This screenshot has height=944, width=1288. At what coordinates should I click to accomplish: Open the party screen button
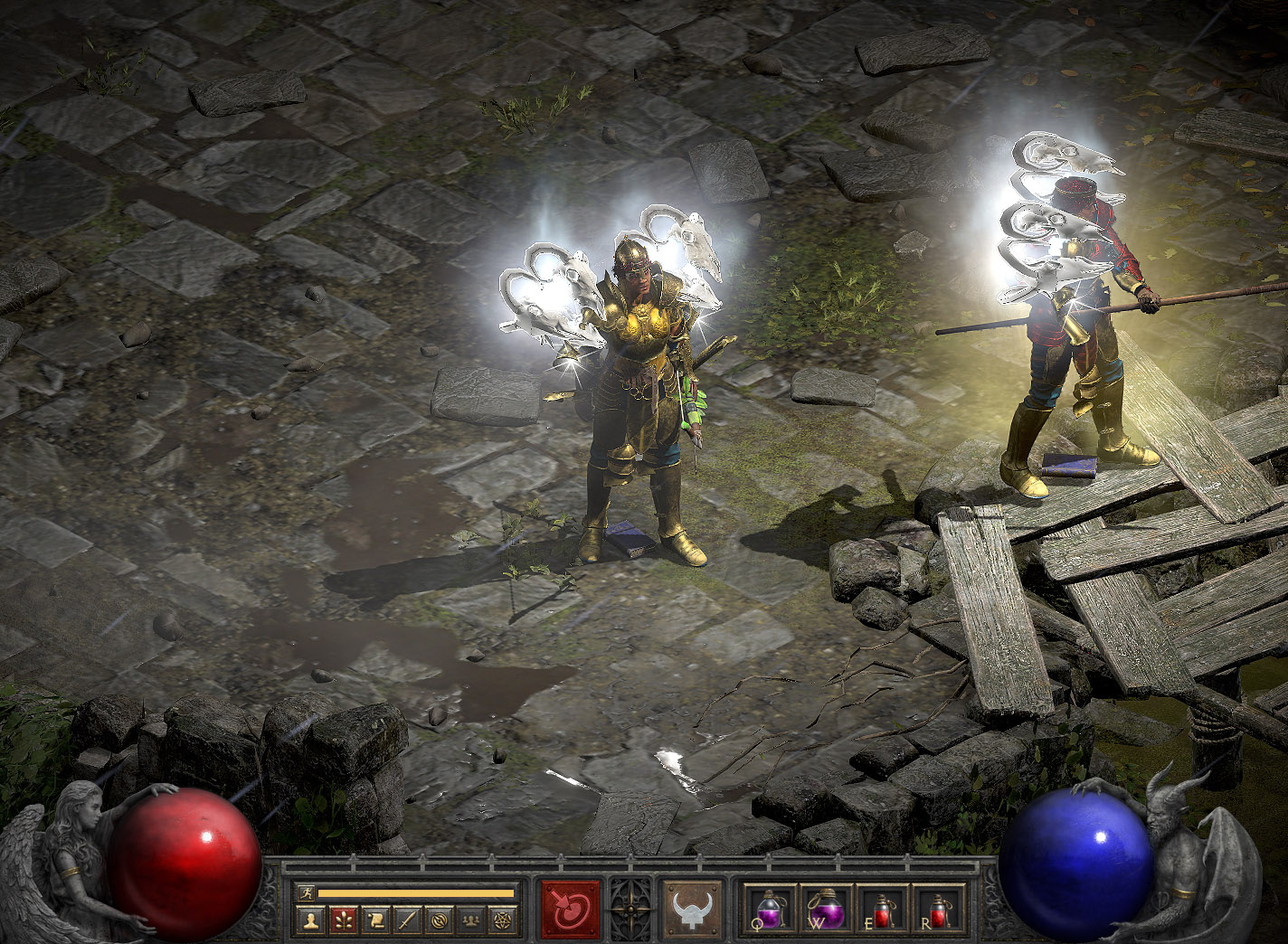tap(470, 920)
